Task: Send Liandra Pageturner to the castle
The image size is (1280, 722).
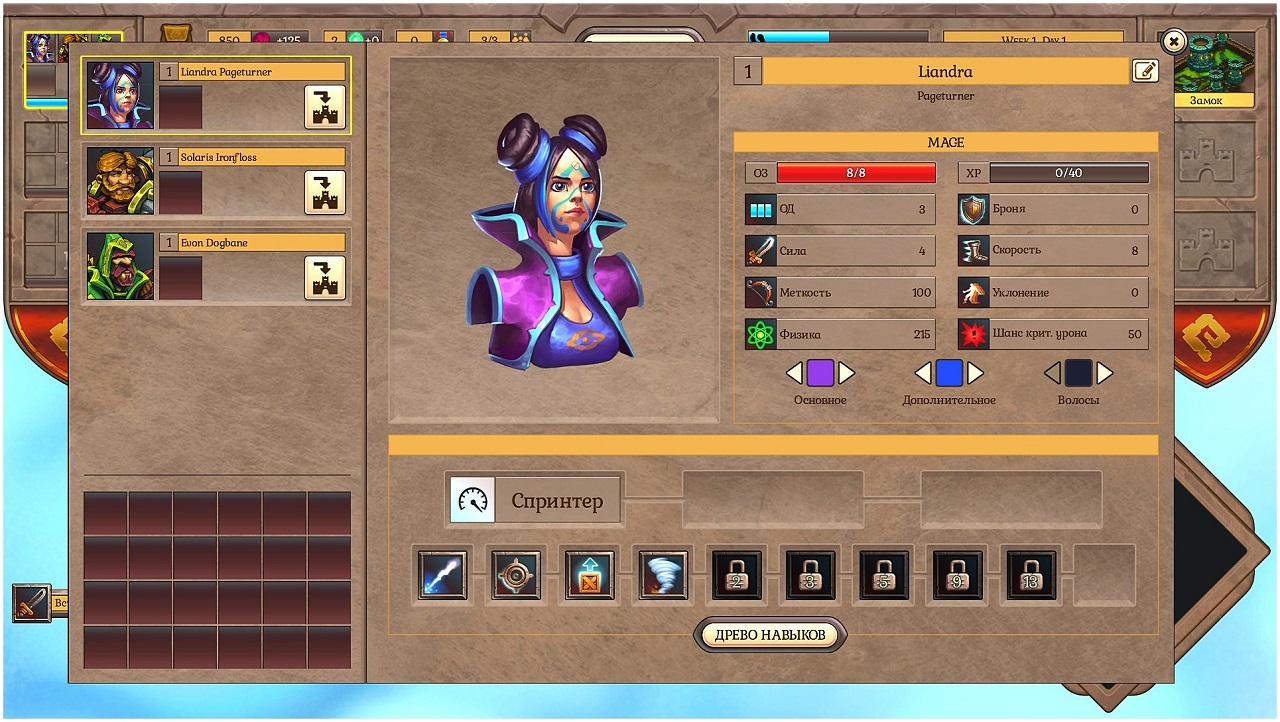Action: (x=325, y=107)
